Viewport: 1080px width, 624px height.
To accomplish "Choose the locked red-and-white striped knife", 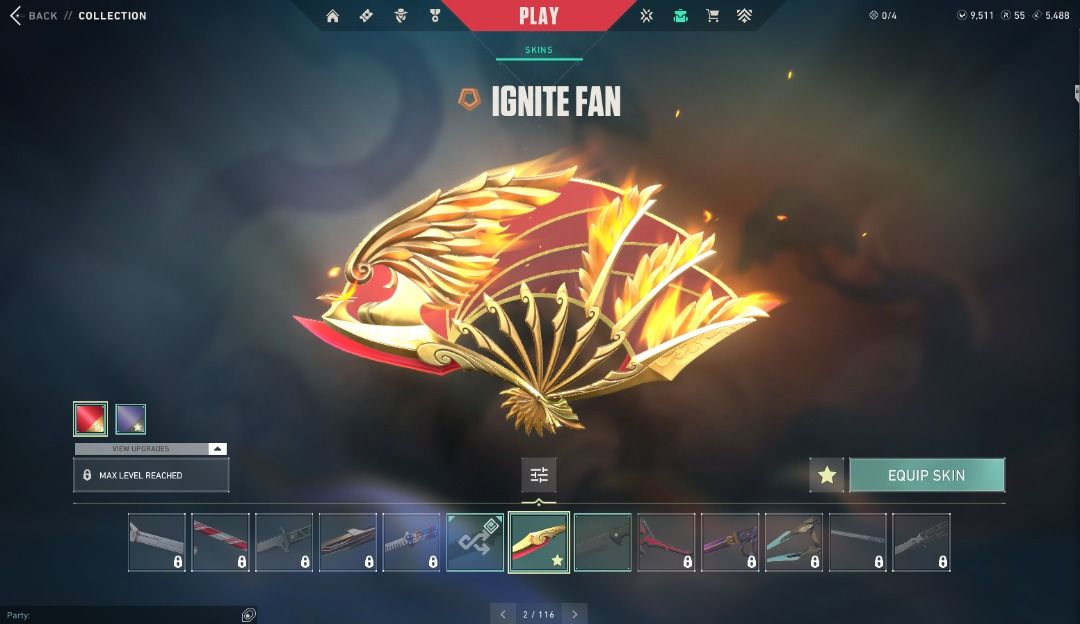I will pos(220,542).
